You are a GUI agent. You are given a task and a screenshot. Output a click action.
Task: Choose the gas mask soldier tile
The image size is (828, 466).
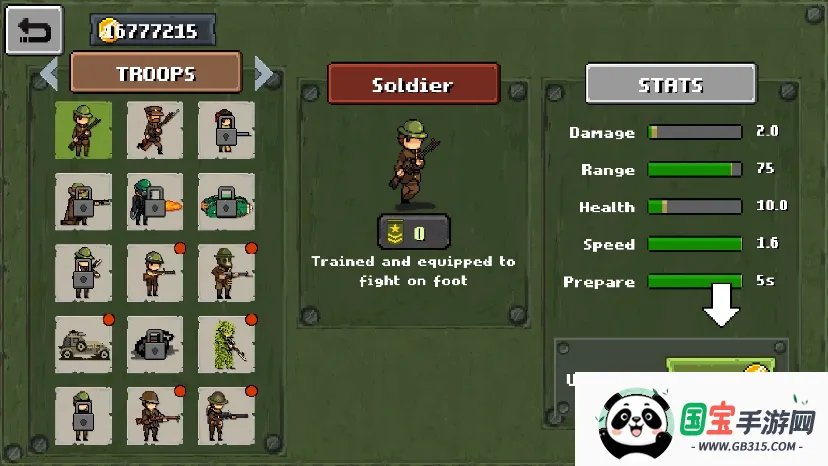(x=226, y=273)
